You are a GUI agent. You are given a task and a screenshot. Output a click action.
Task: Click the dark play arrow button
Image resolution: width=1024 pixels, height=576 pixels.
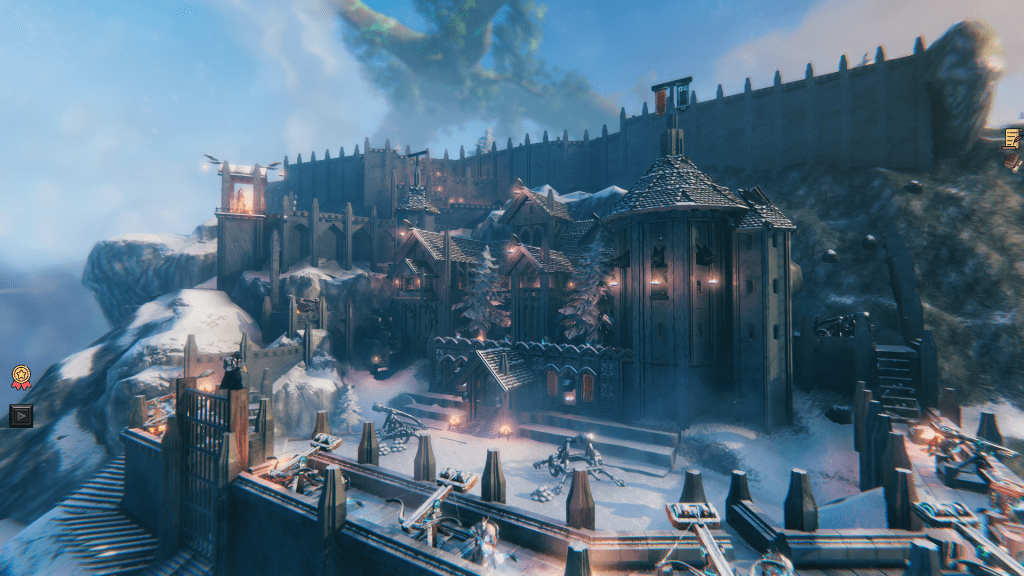(x=21, y=414)
